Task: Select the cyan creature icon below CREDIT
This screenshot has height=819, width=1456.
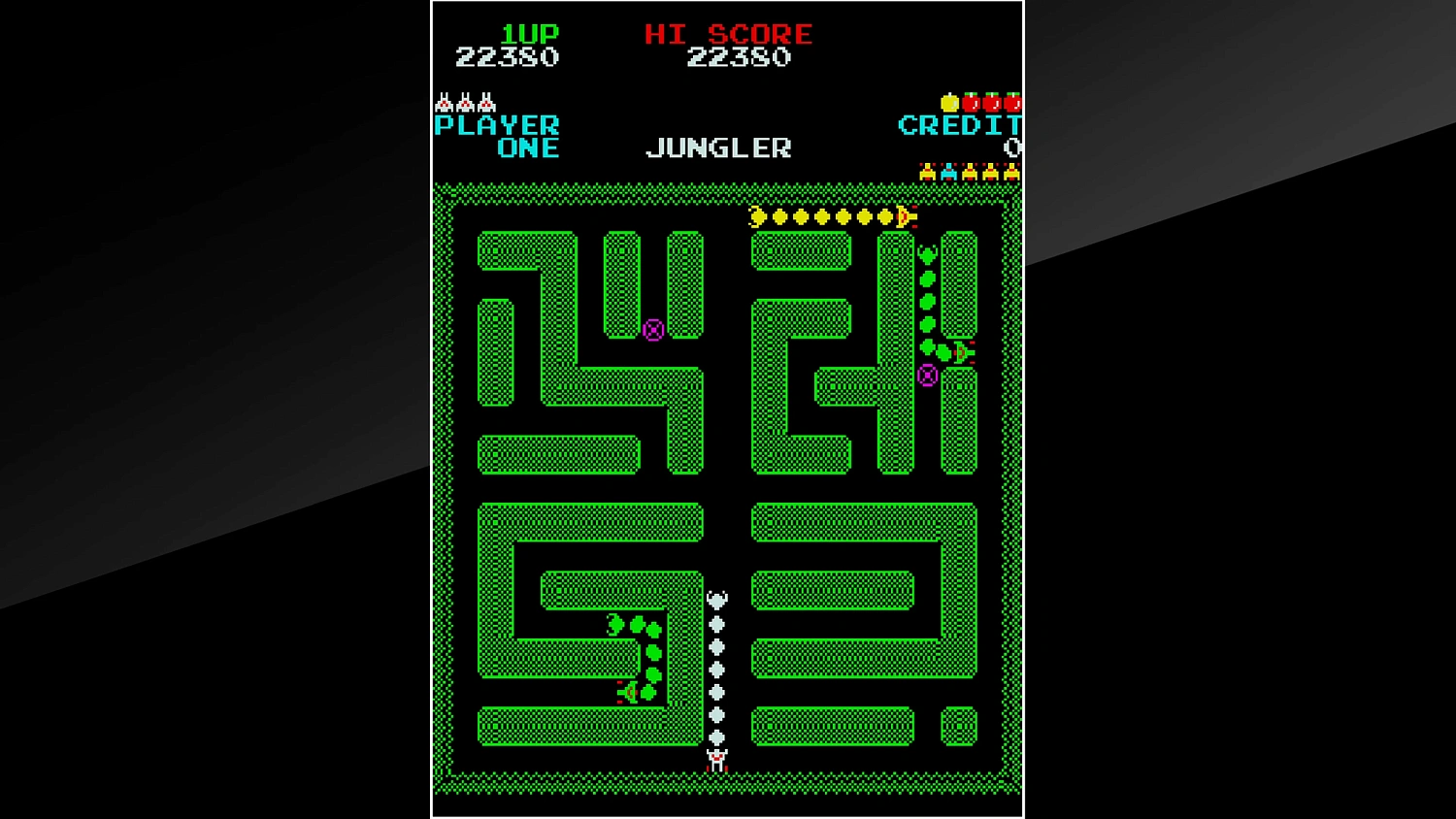Action: 948,172
